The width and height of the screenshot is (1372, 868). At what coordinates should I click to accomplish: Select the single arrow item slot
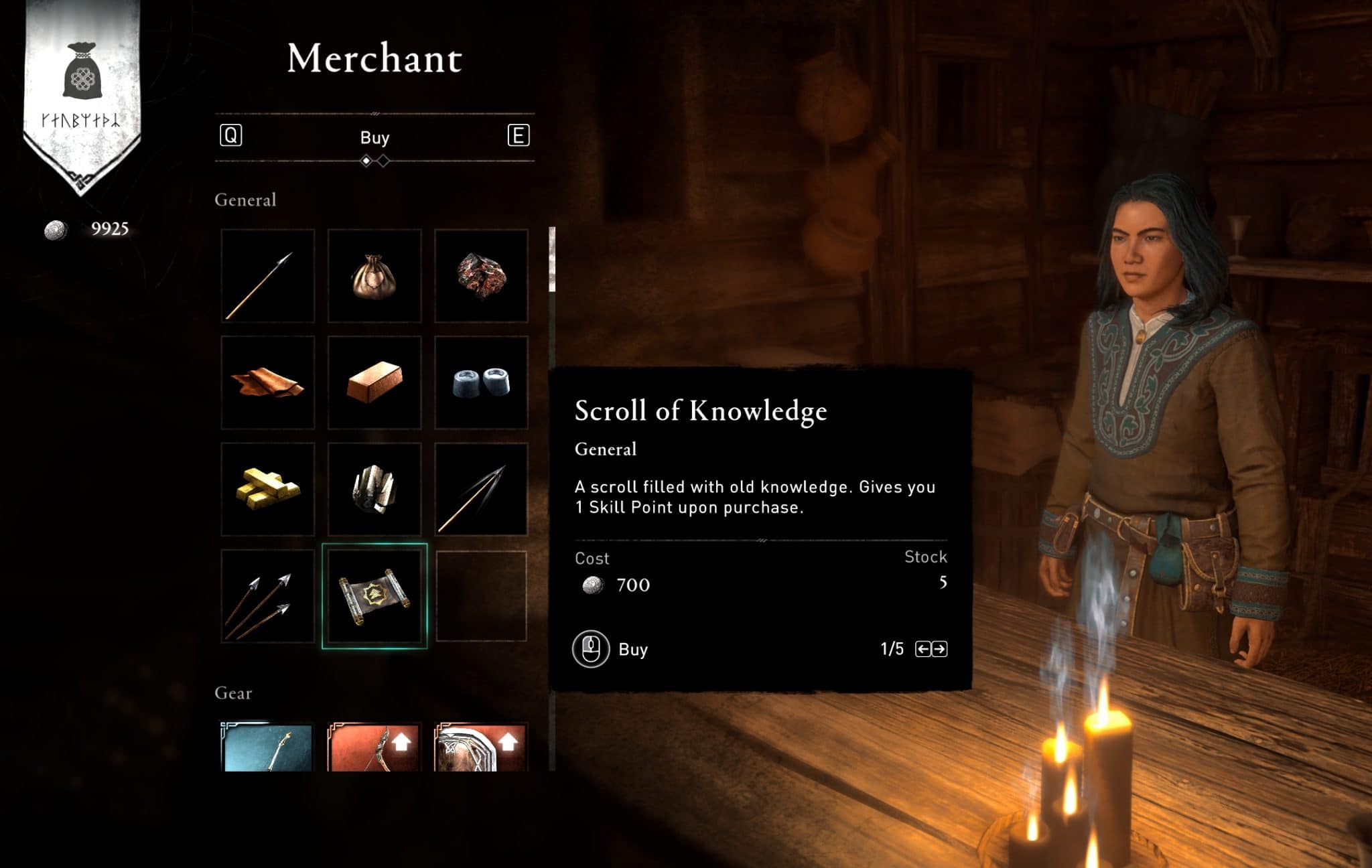pyautogui.click(x=268, y=276)
